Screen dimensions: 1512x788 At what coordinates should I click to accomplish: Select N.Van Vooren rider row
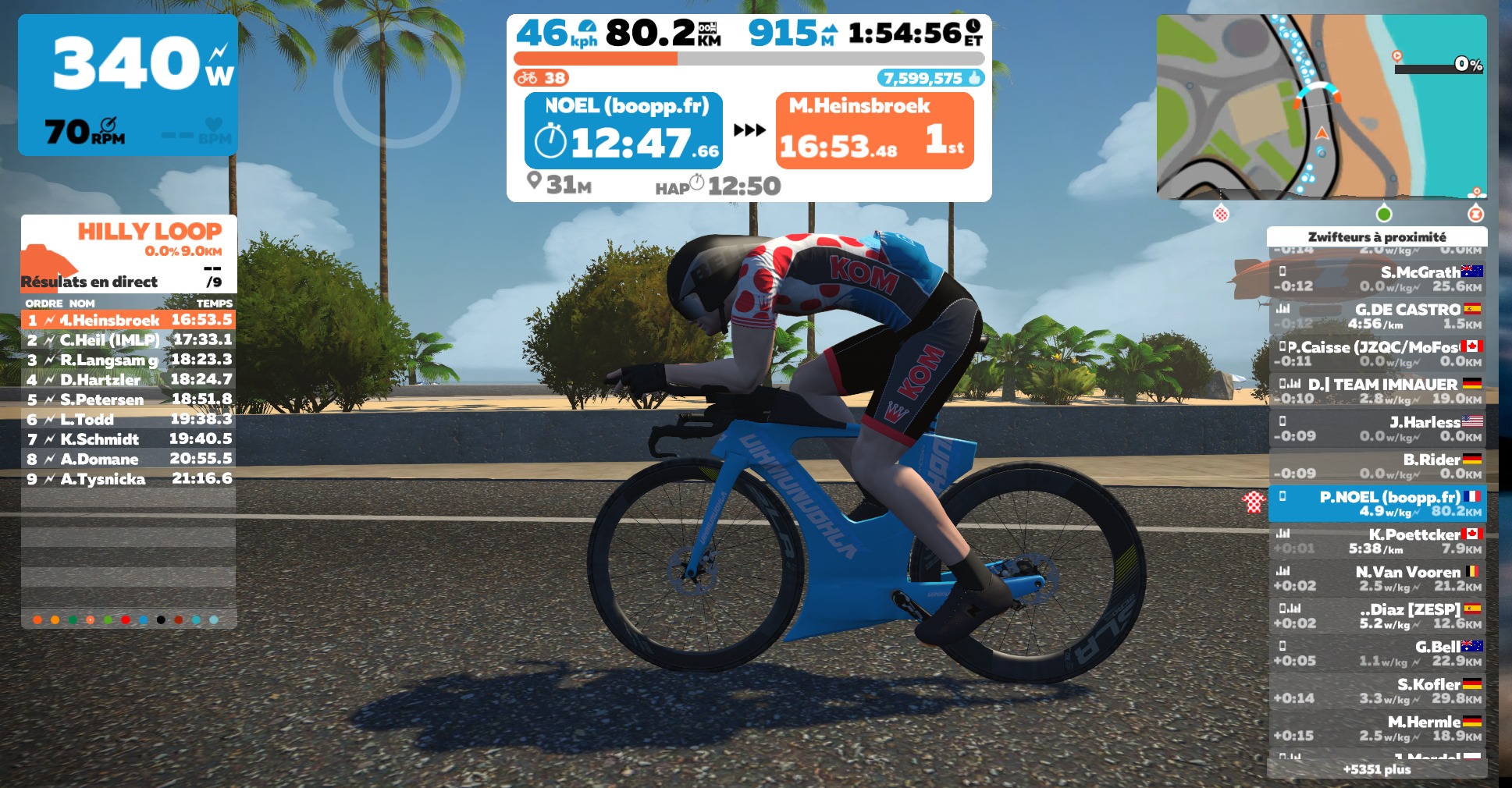(x=1378, y=578)
